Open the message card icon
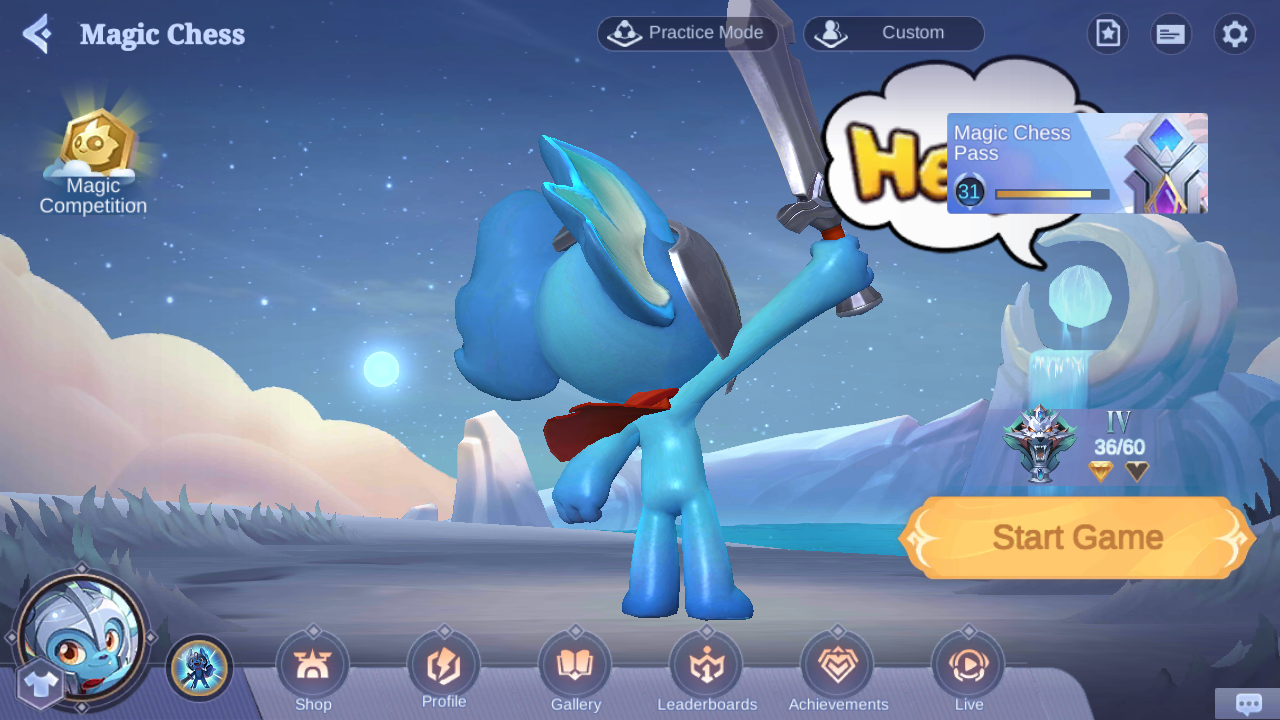This screenshot has width=1280, height=720. pyautogui.click(x=1170, y=34)
